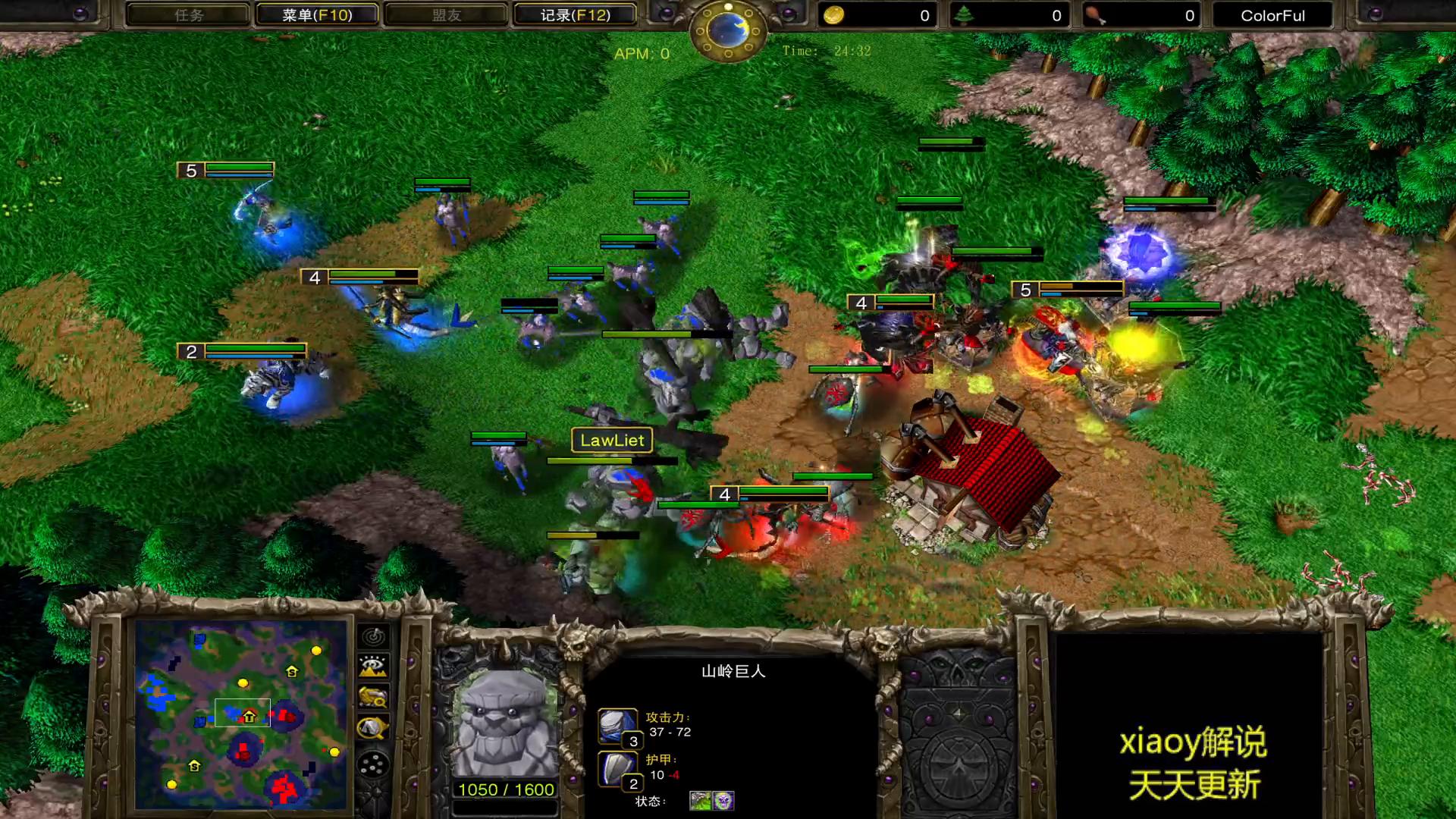Click the 任务 quests button
The width and height of the screenshot is (1456, 819).
pos(188,15)
